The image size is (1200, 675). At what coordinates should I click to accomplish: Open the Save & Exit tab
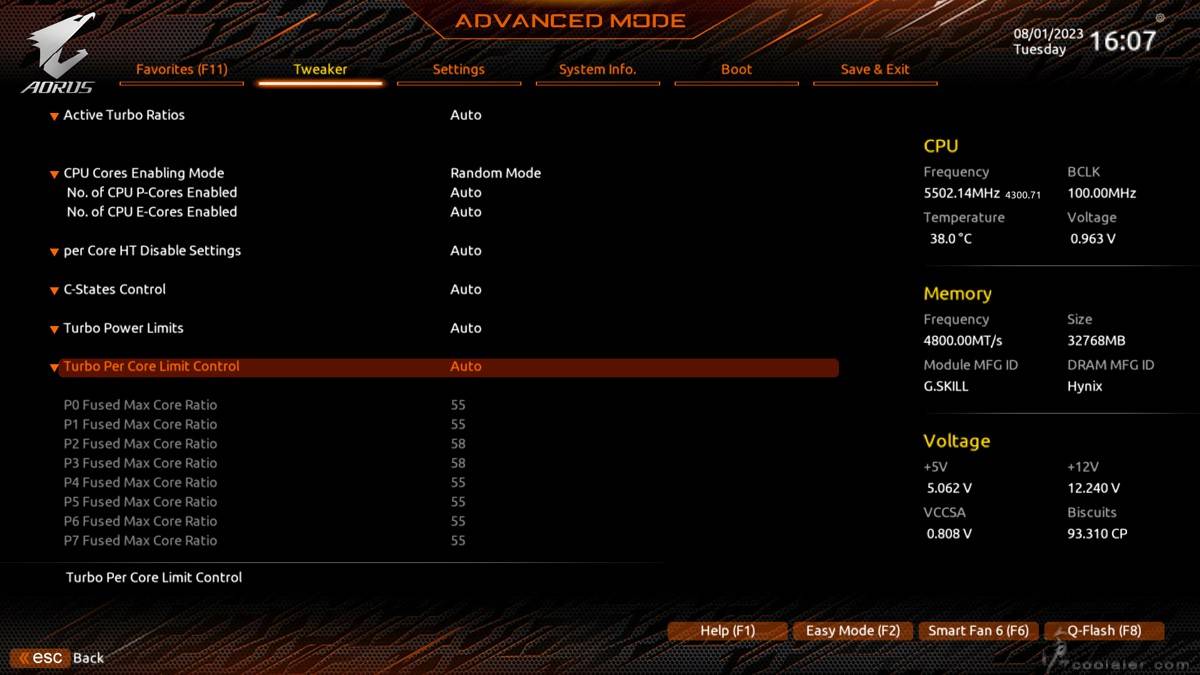click(x=875, y=70)
